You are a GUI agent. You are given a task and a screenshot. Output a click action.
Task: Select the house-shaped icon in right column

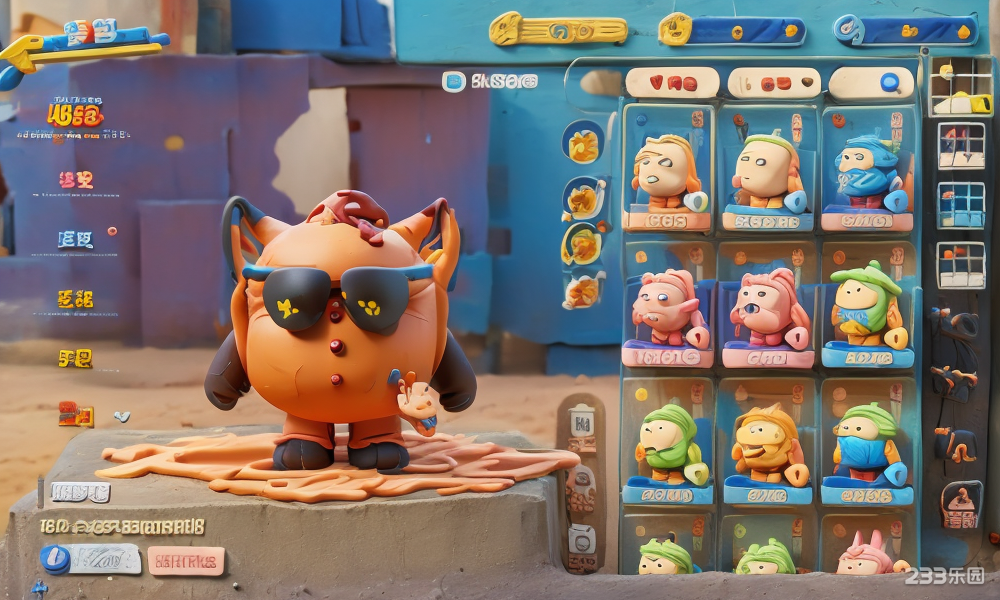click(959, 505)
